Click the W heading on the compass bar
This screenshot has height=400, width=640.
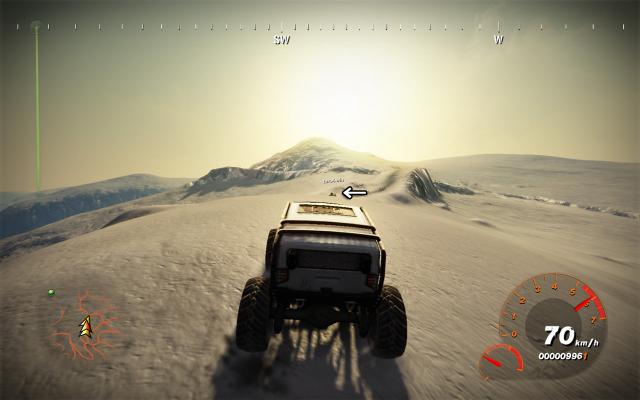498,41
